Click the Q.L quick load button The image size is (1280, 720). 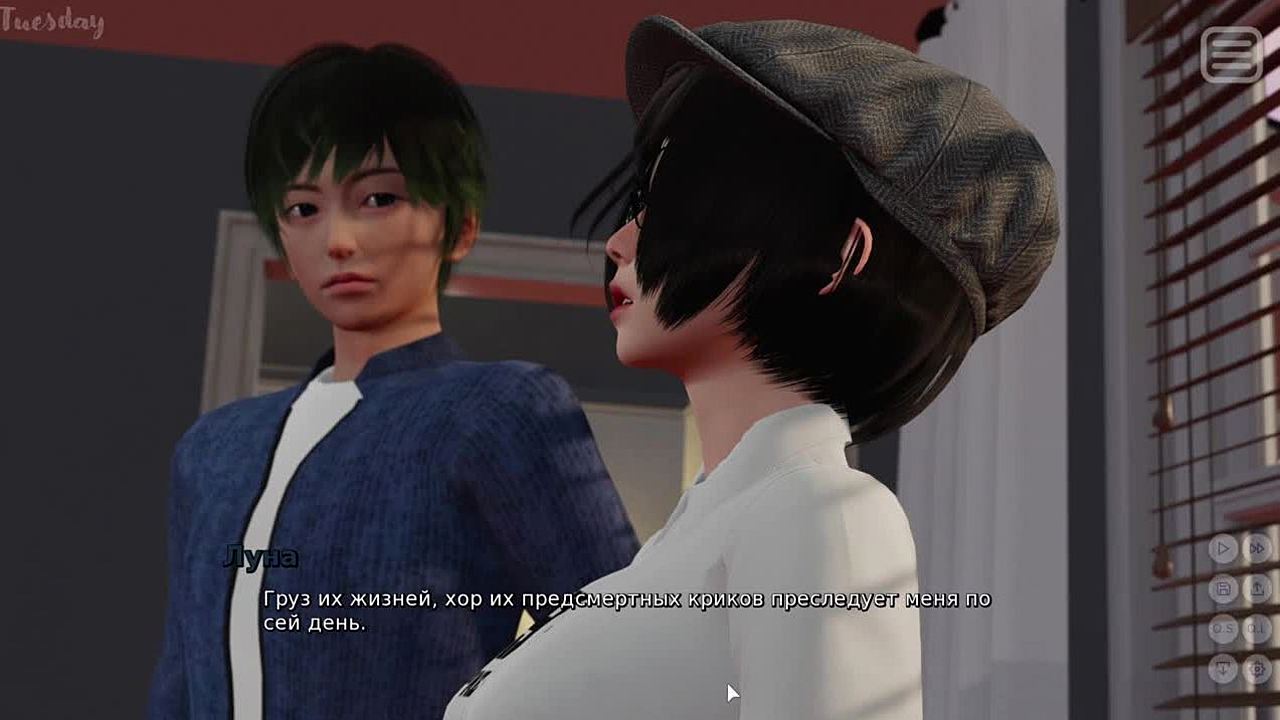pos(1257,629)
